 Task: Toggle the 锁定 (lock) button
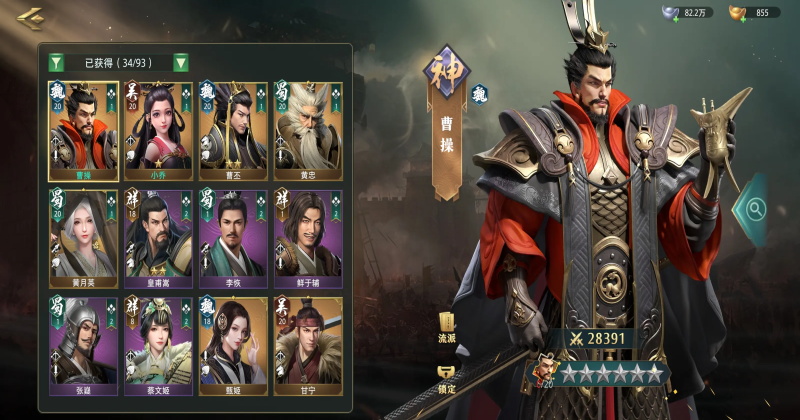coord(447,376)
